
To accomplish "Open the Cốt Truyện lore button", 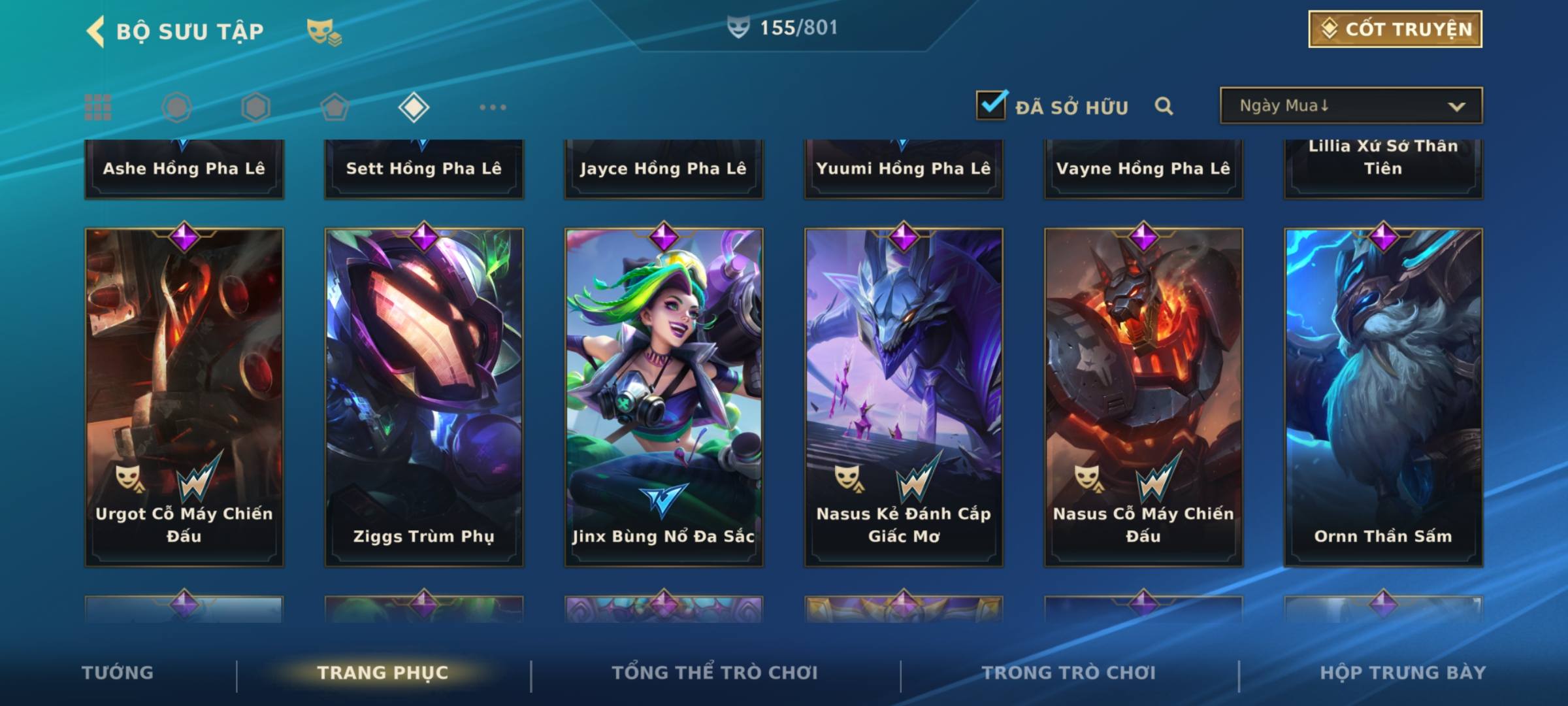I will pos(1395,29).
